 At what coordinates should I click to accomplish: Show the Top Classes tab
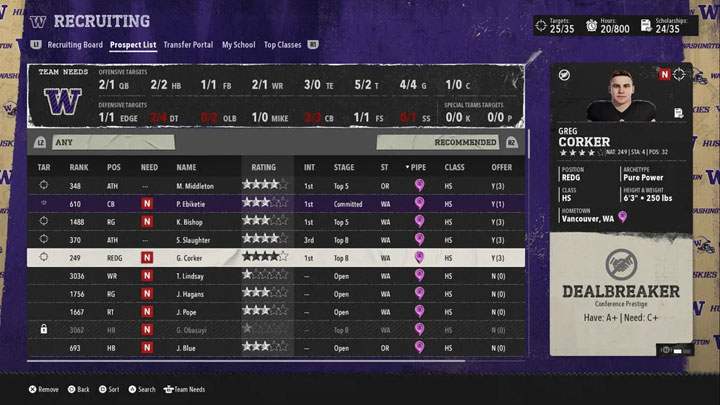tap(282, 45)
